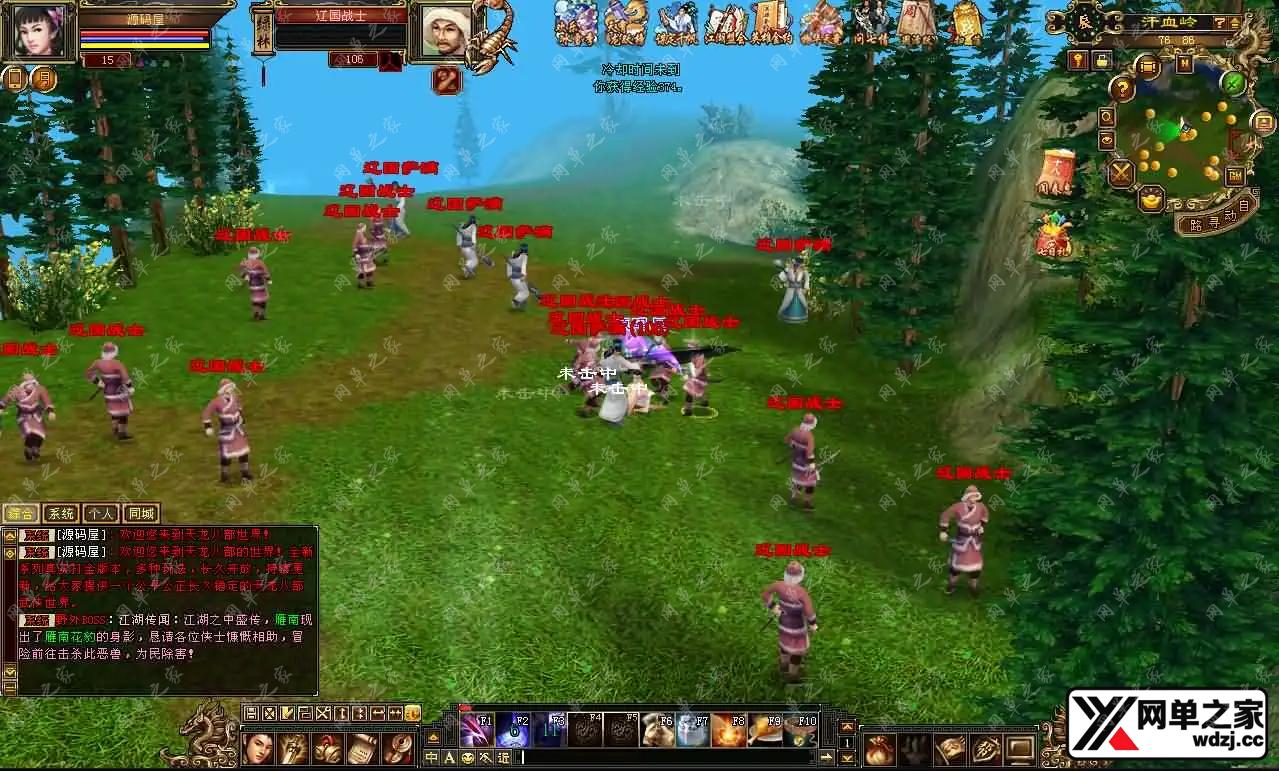This screenshot has height=771, width=1279.
Task: Select the player character portrait
Action: coord(39,32)
